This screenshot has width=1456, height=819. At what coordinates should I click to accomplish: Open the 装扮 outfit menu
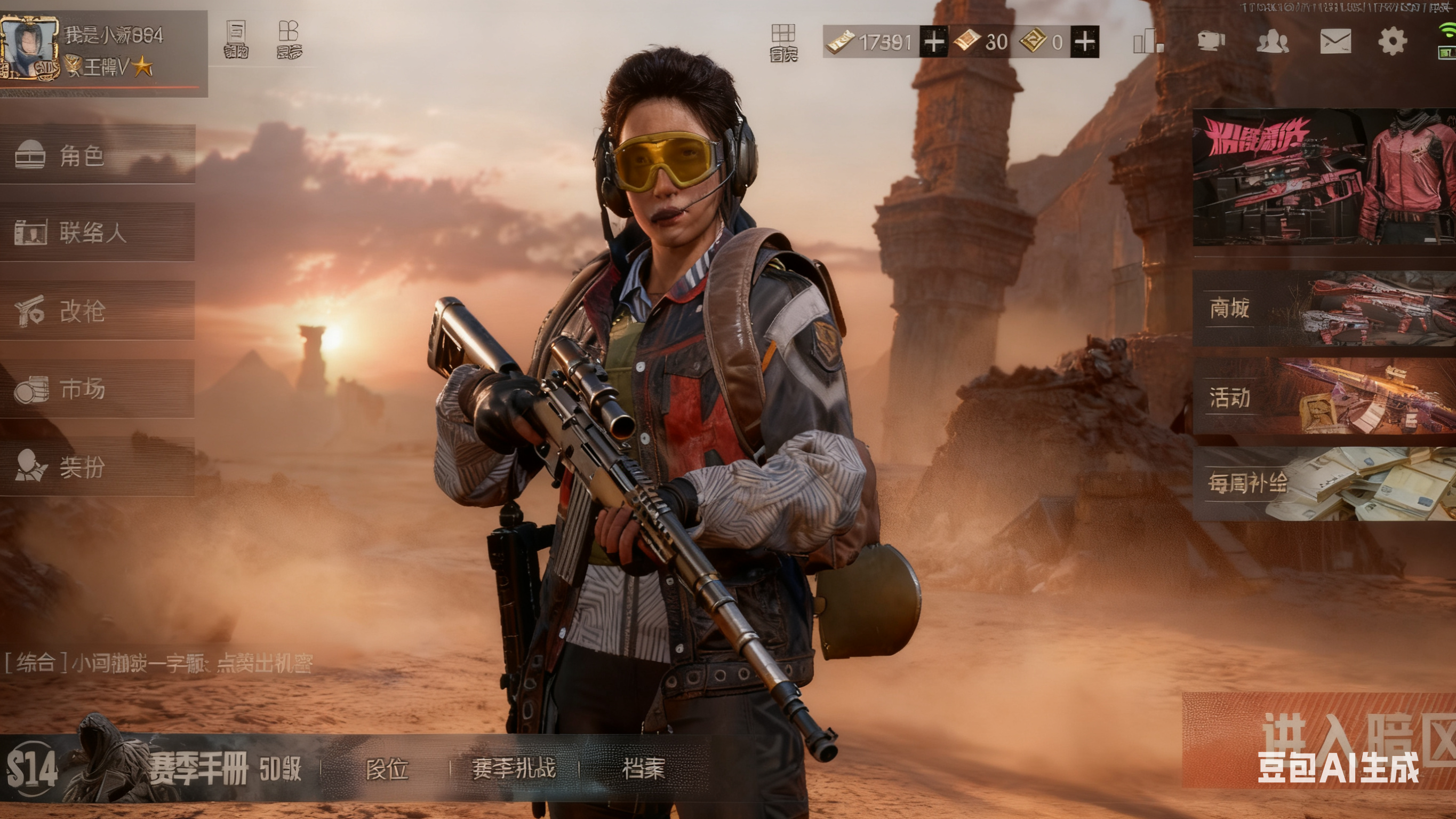(97, 467)
